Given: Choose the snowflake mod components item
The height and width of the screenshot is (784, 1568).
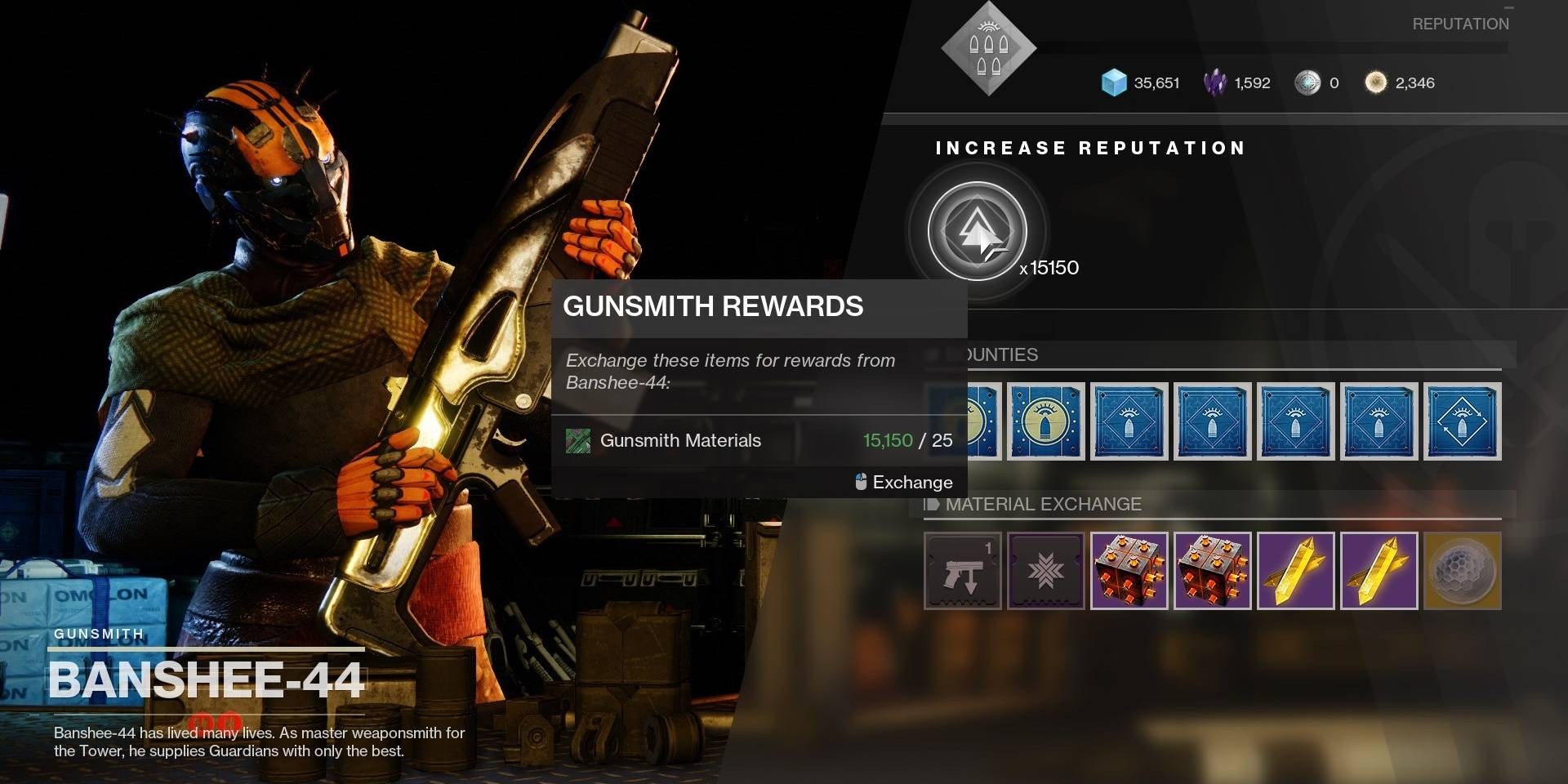Looking at the screenshot, I should [1045, 572].
